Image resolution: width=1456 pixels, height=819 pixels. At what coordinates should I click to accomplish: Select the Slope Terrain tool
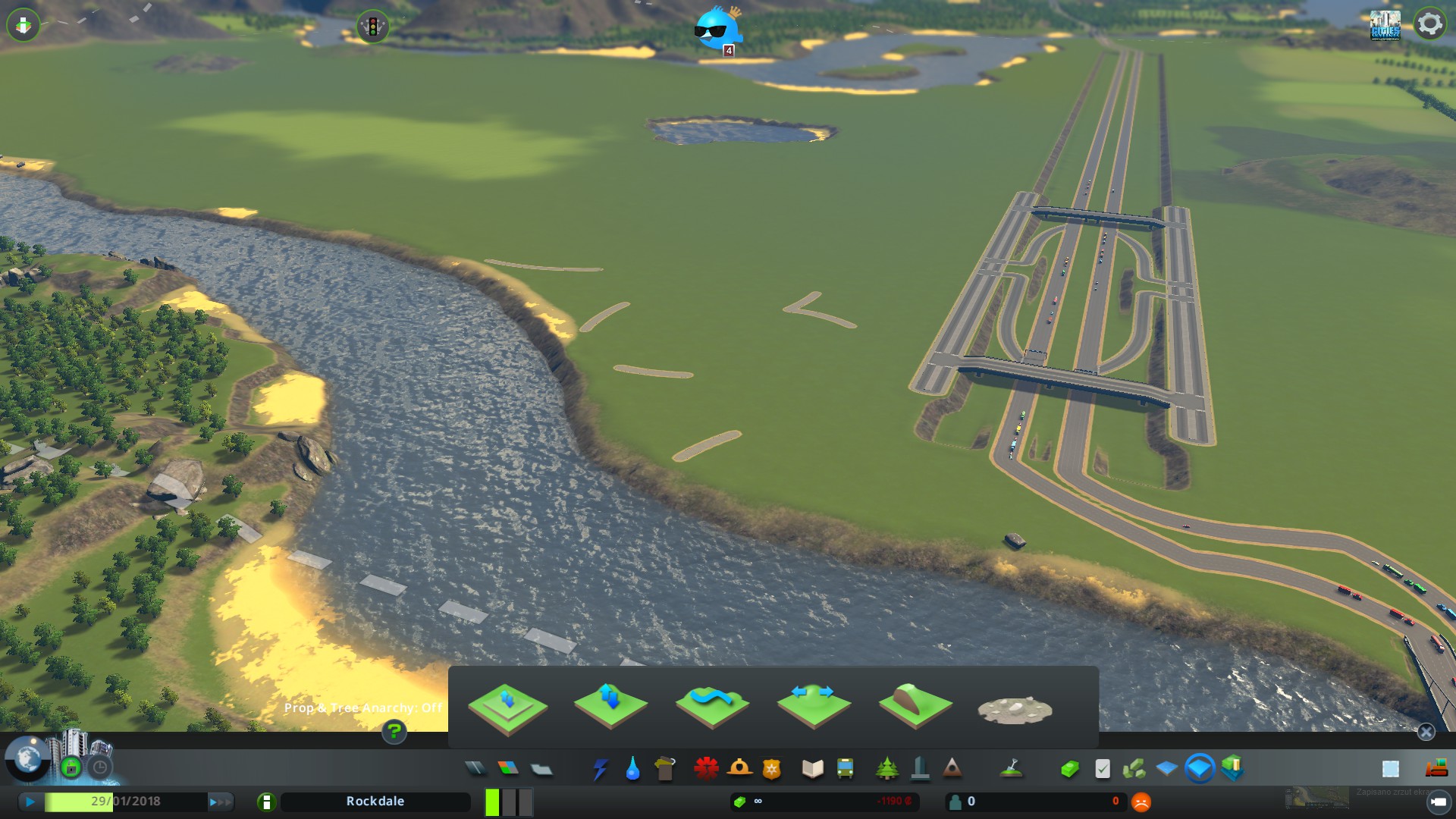[x=915, y=707]
